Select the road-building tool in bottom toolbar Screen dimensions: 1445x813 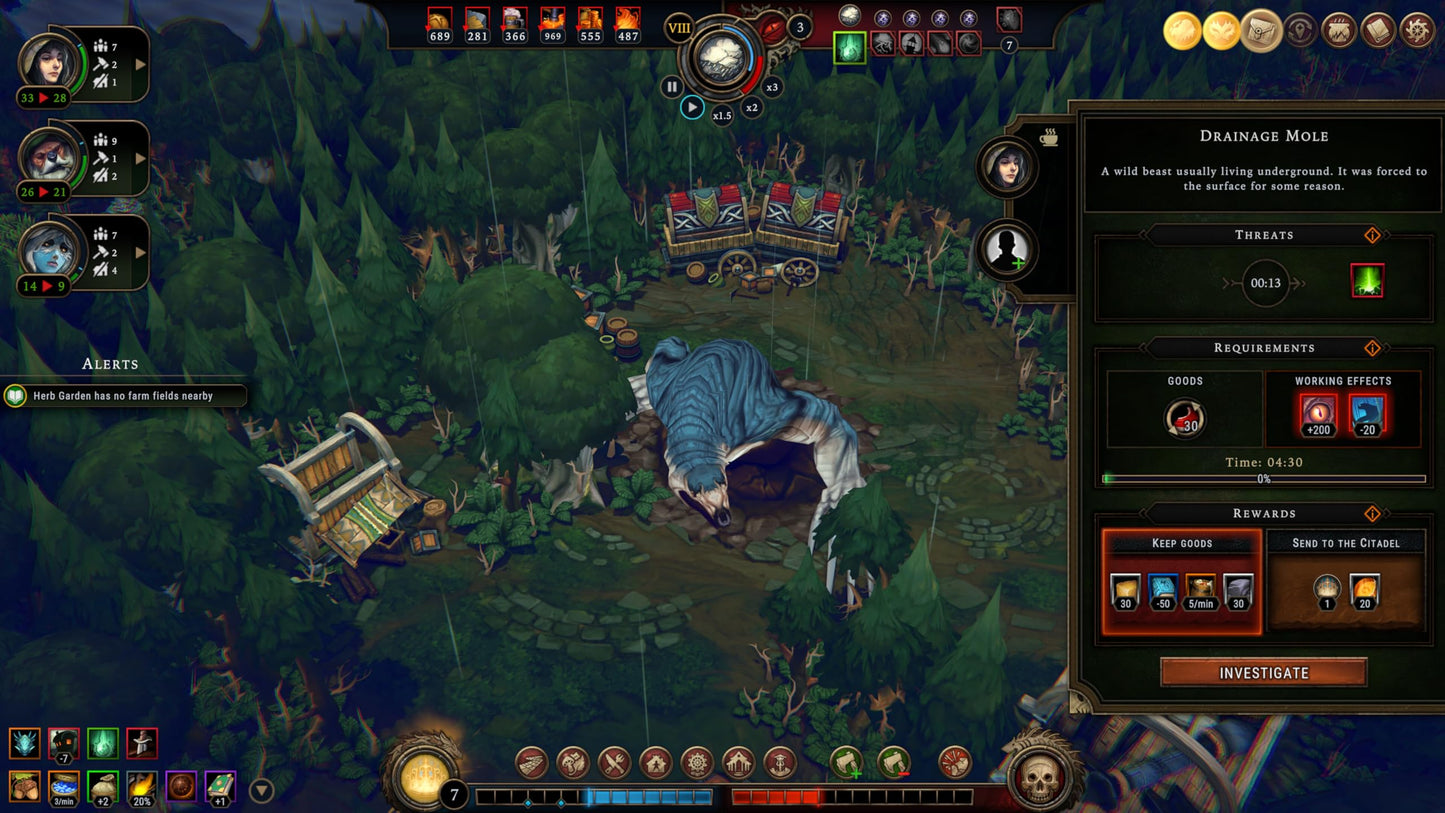(x=532, y=761)
